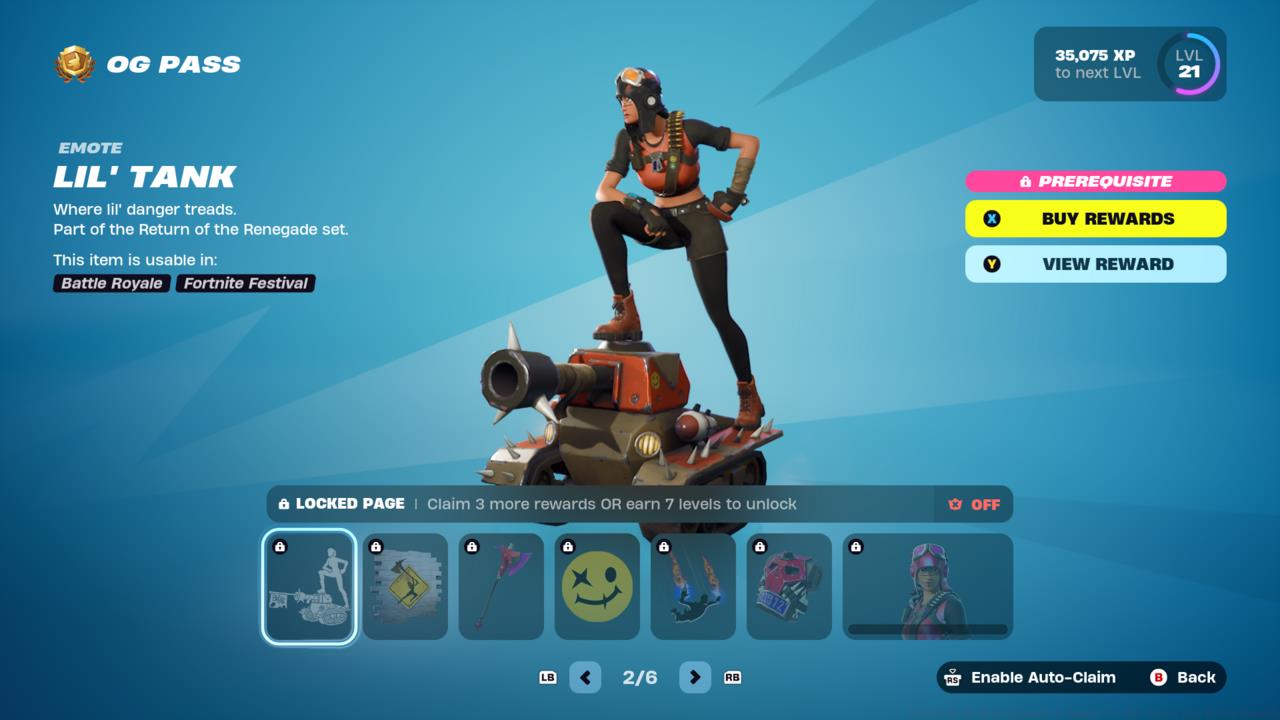1280x720 pixels.
Task: Select the yellow smiley face emoticon reward
Action: click(x=597, y=586)
